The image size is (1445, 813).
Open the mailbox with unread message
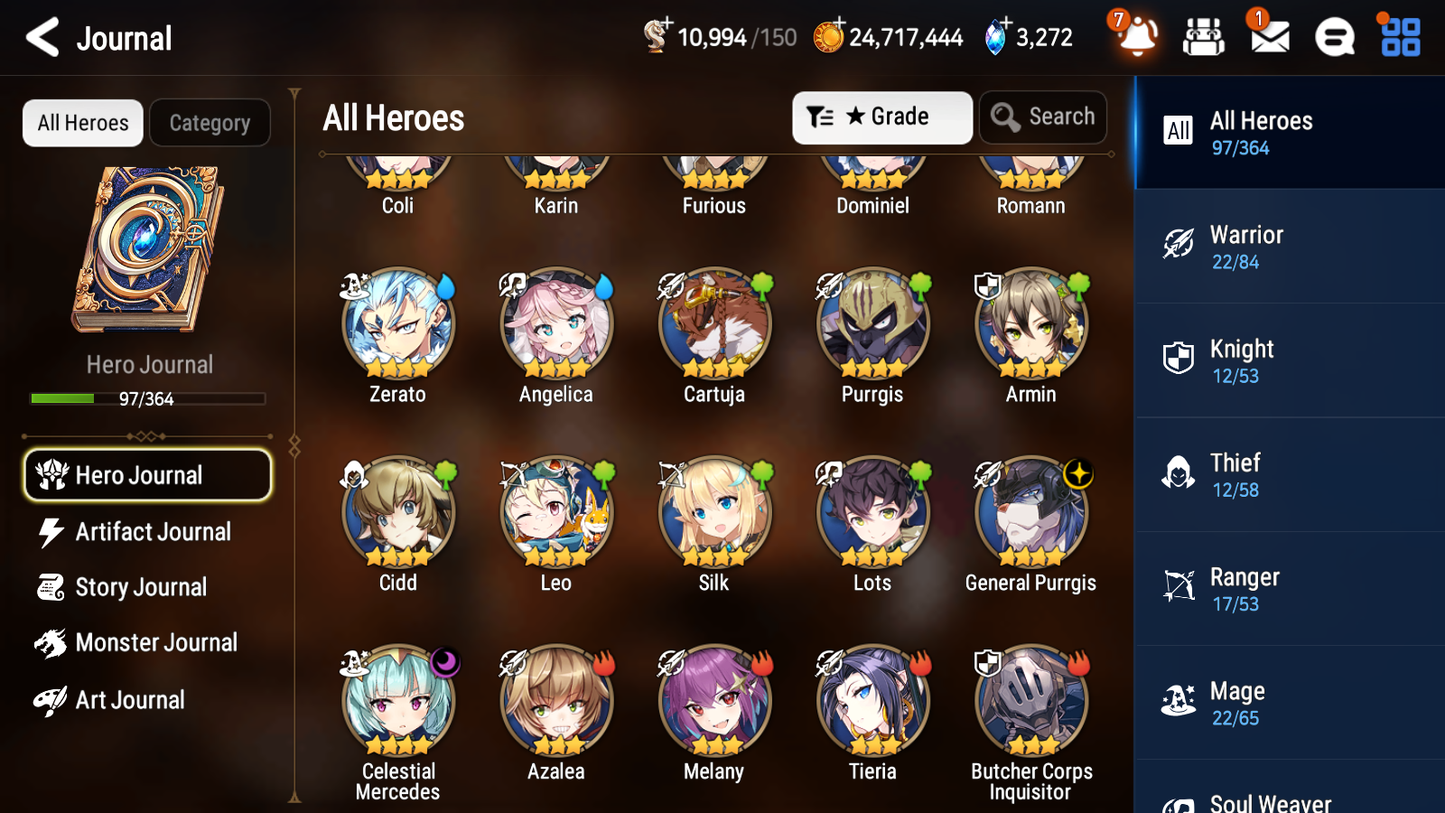1268,37
